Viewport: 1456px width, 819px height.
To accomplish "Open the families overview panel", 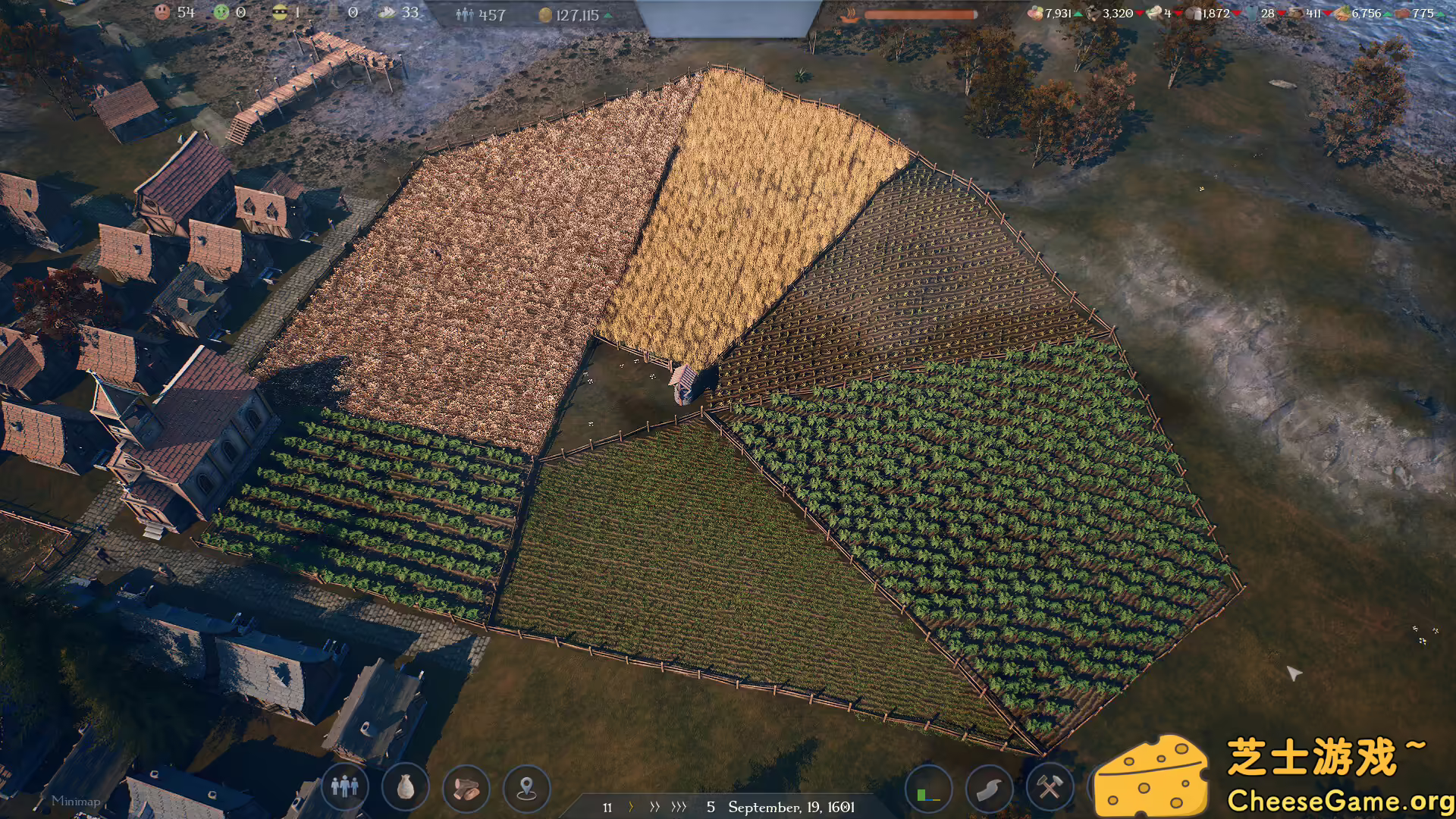I will click(x=345, y=789).
